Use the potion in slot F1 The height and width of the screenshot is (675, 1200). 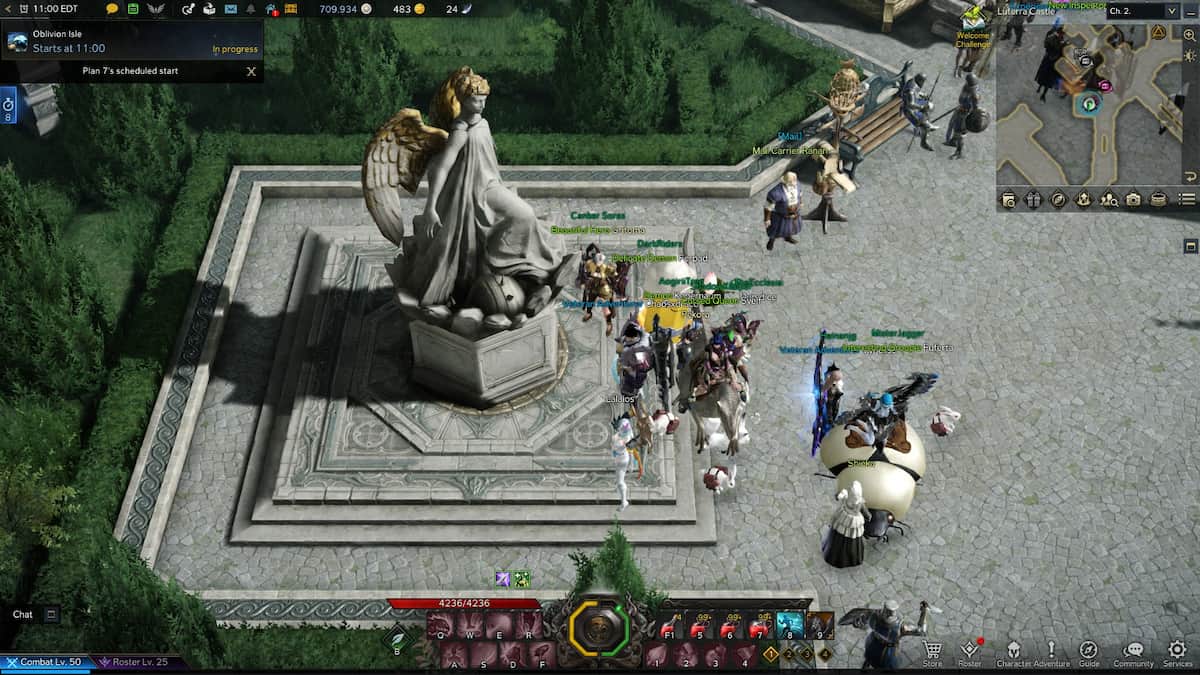click(669, 625)
